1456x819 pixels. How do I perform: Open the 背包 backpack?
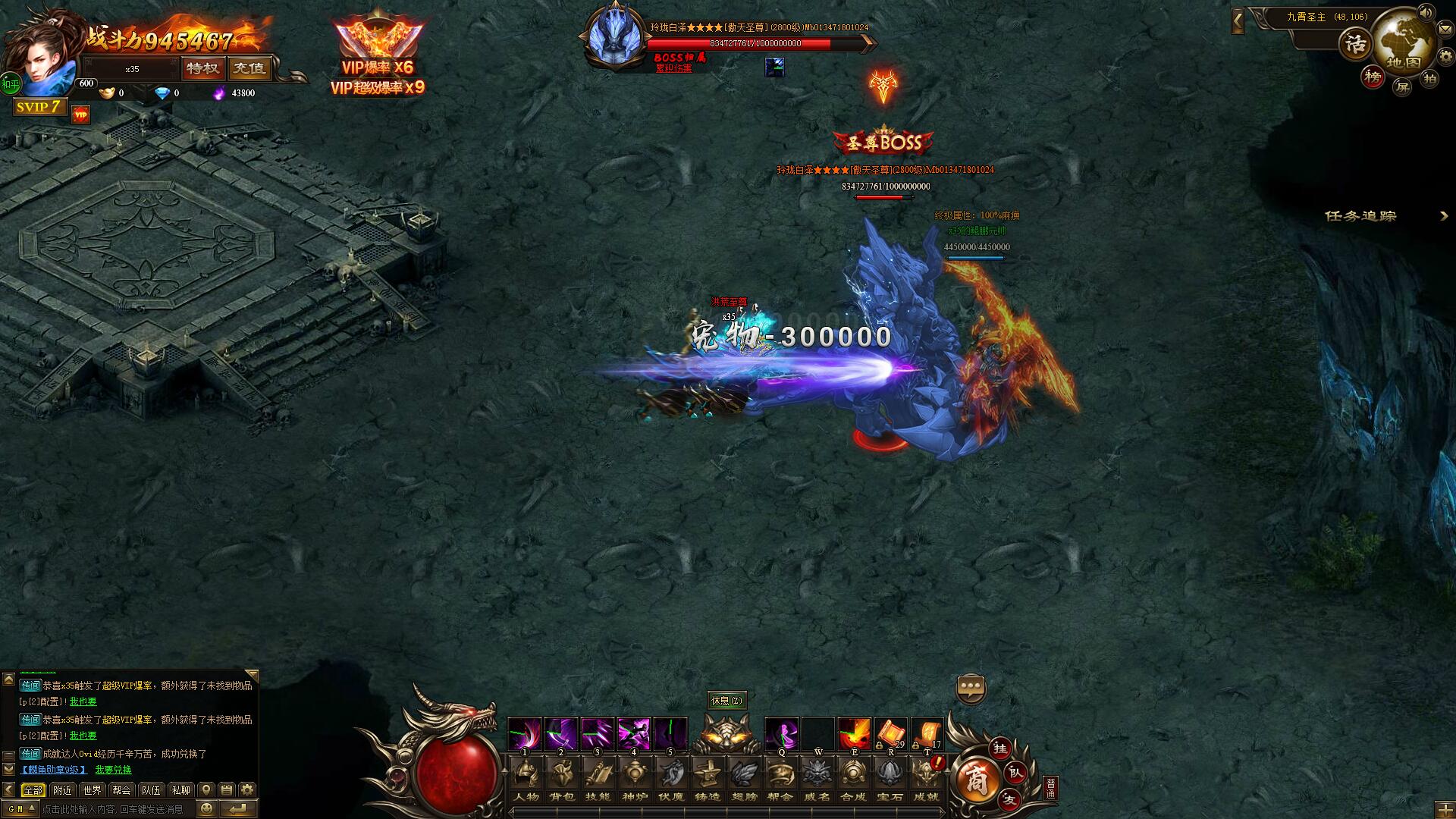pyautogui.click(x=562, y=778)
